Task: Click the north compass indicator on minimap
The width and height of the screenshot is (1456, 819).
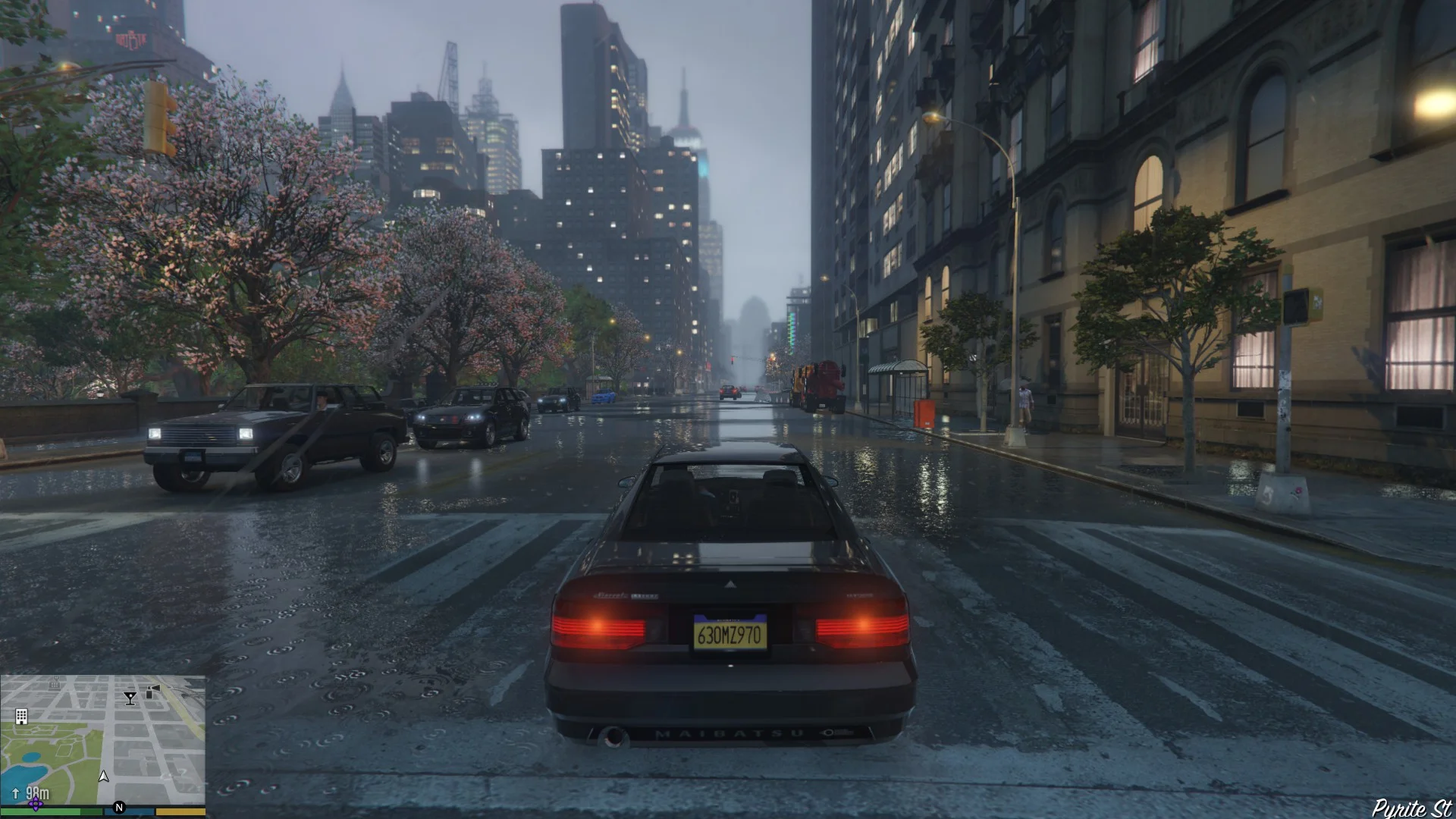Action: 118,808
